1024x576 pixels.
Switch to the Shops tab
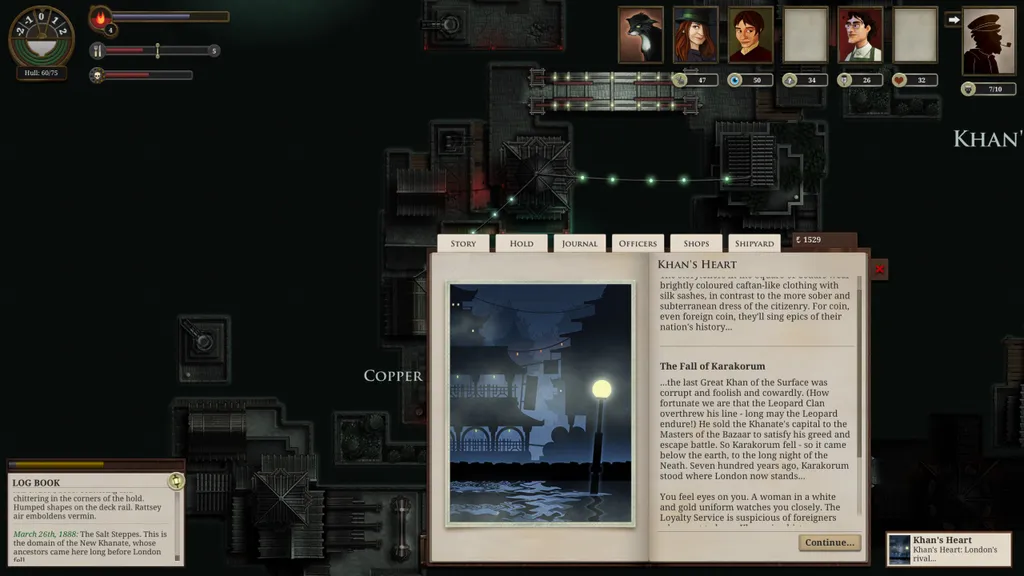(x=696, y=243)
